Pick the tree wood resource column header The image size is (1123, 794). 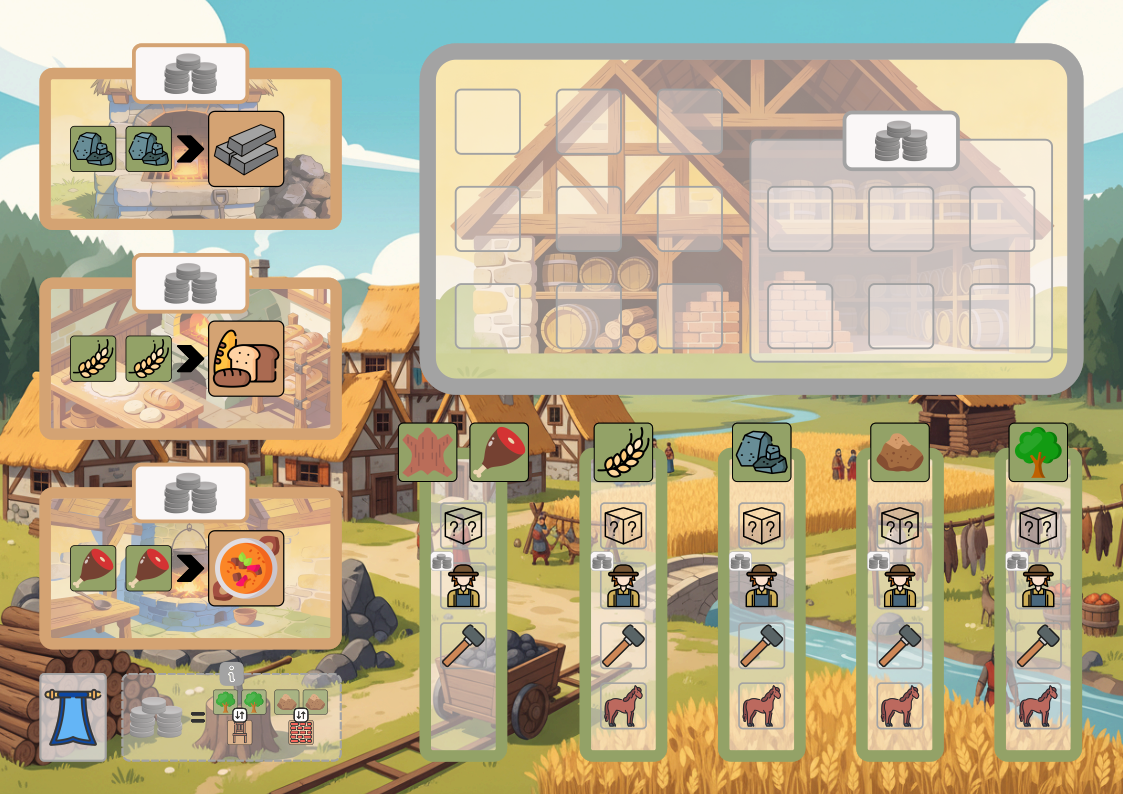tap(1038, 452)
